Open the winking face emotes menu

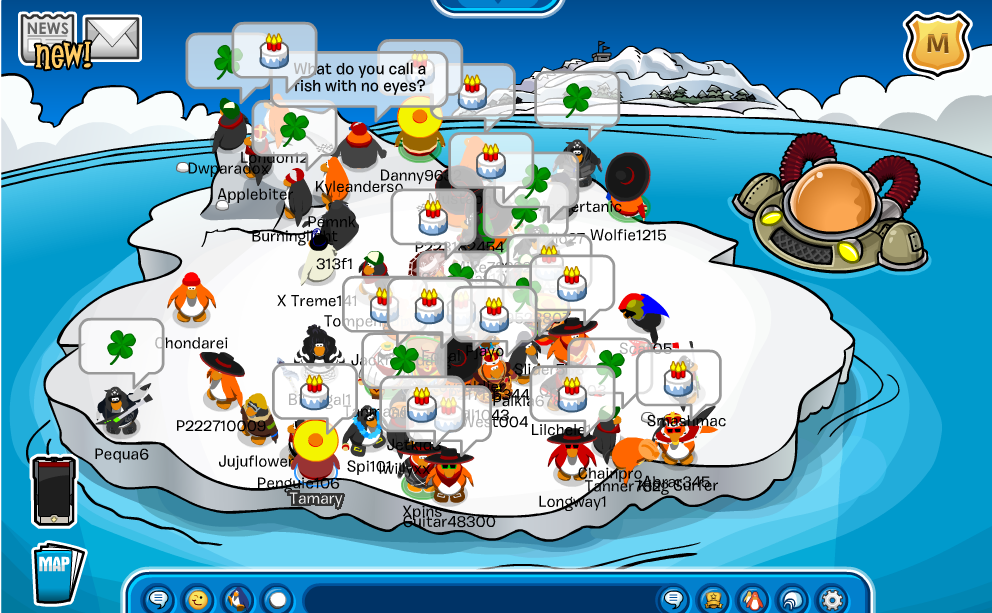pos(198,599)
